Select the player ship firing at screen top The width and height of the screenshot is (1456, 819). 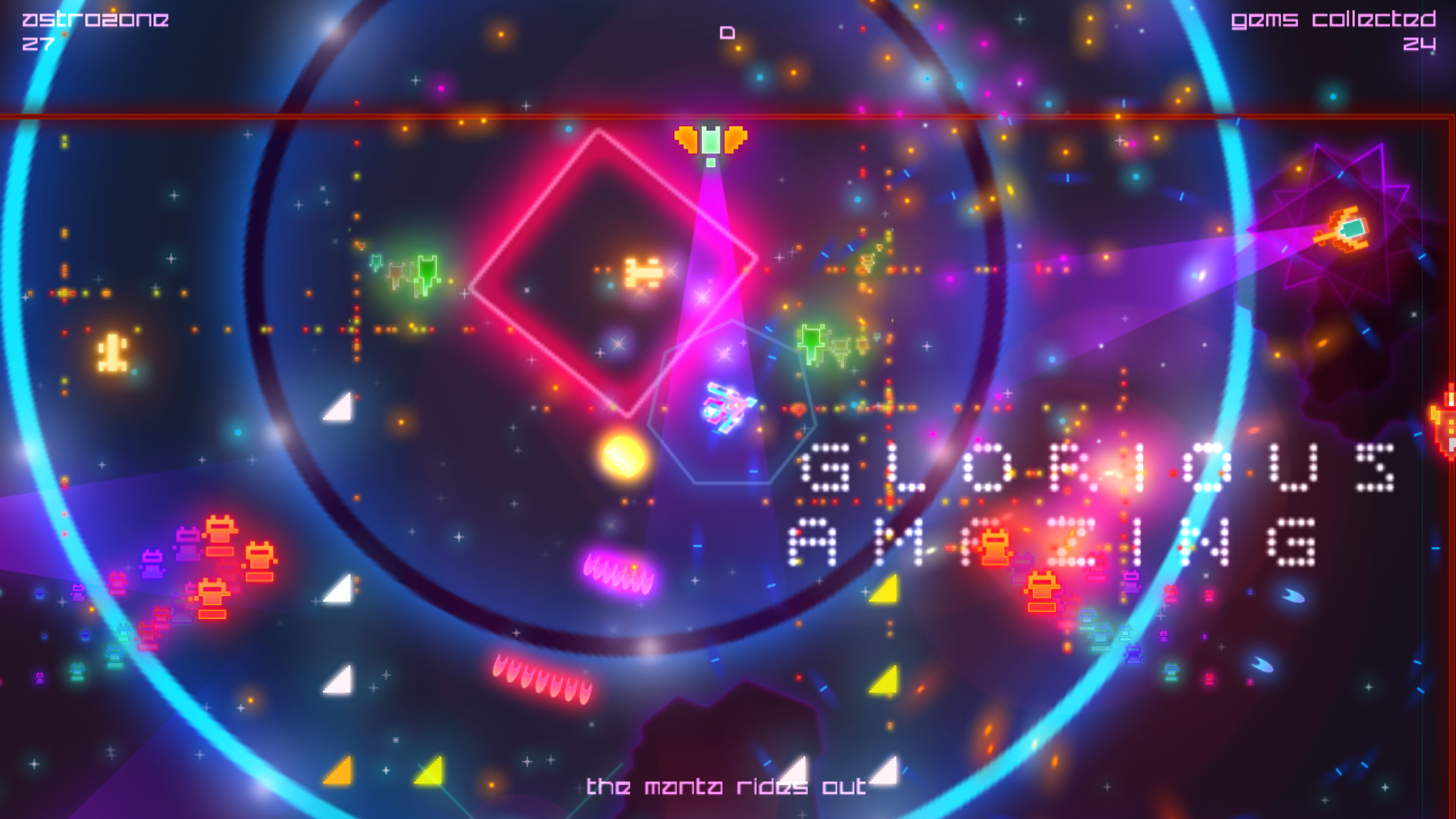pos(709,140)
